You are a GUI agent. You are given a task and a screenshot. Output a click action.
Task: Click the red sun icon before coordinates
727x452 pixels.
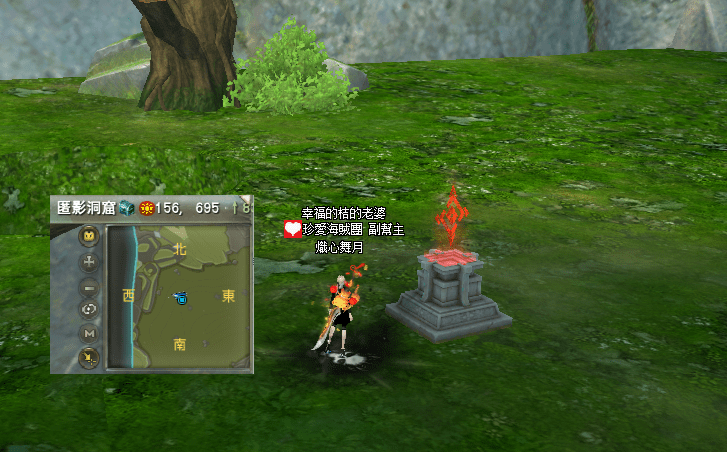[x=146, y=209]
